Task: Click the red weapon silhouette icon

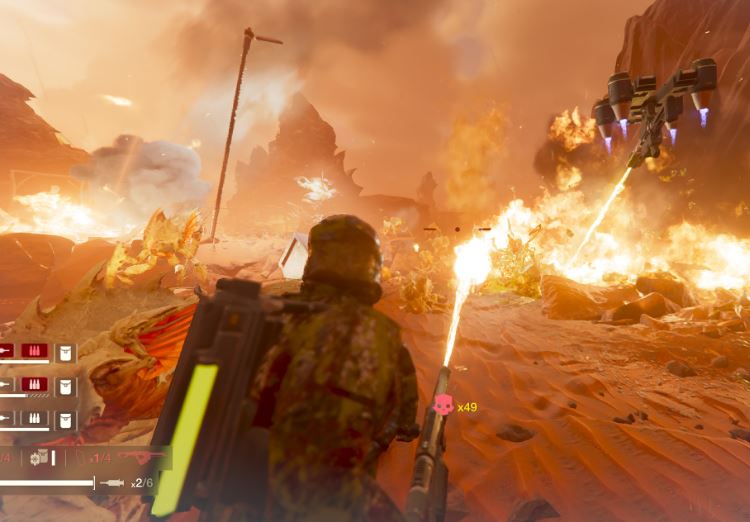Action: pos(141,457)
